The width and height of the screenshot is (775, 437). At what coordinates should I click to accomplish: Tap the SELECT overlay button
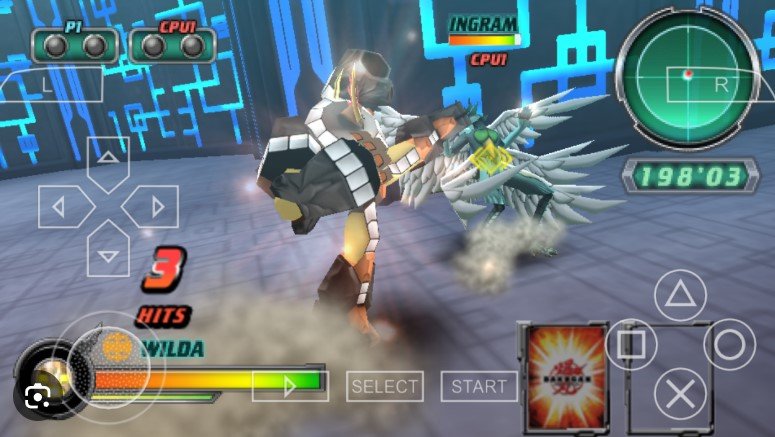coord(385,386)
